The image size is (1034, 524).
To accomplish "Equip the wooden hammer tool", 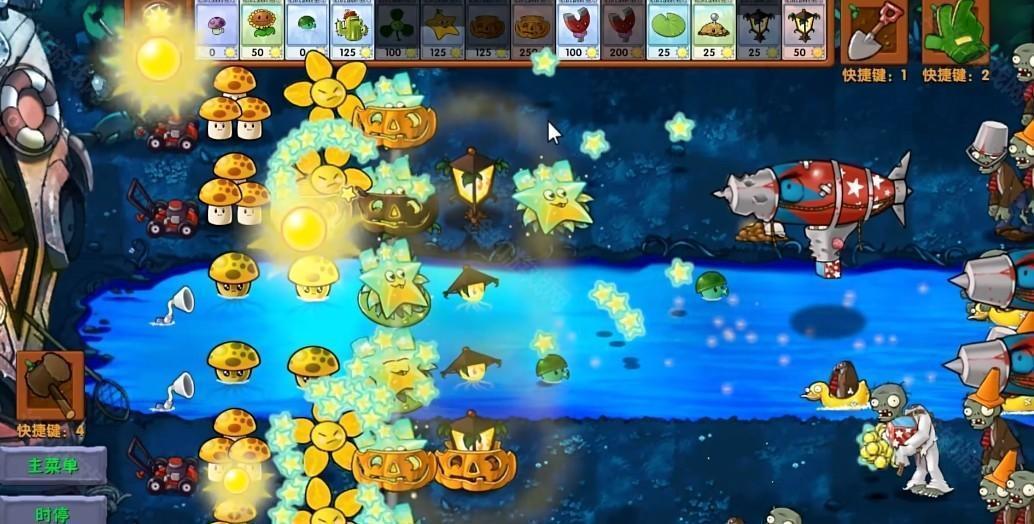I will point(50,385).
